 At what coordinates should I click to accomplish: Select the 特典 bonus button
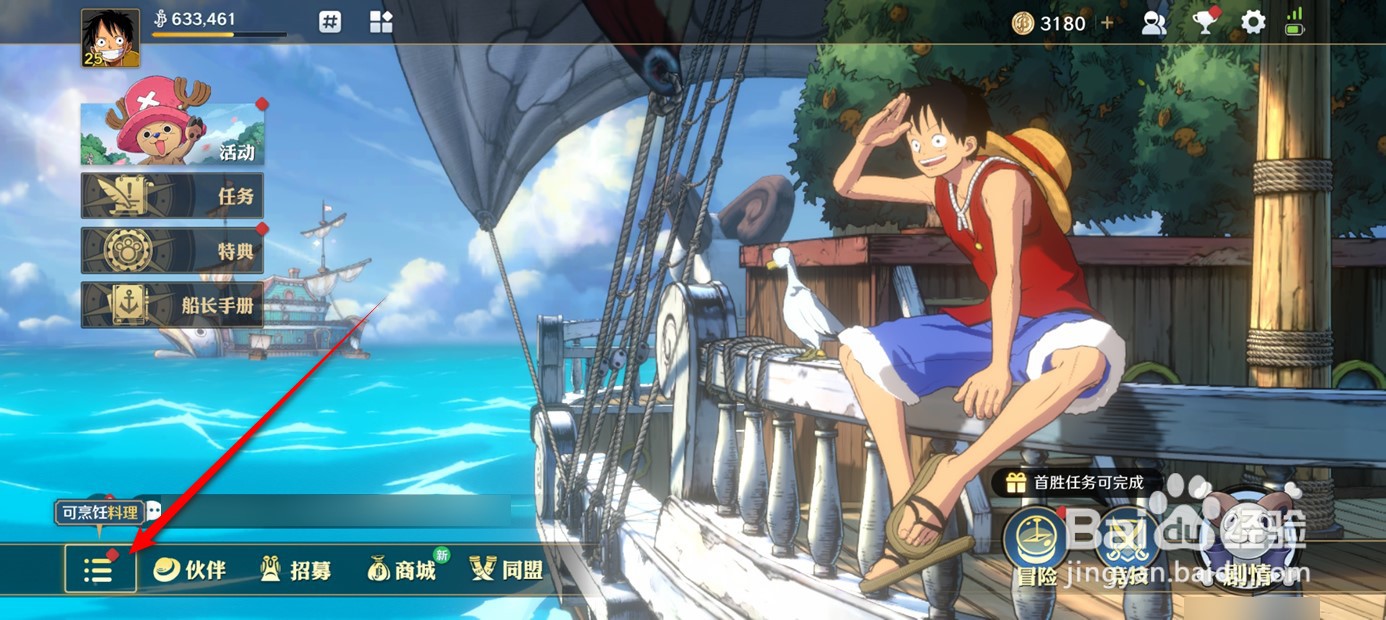(x=172, y=251)
